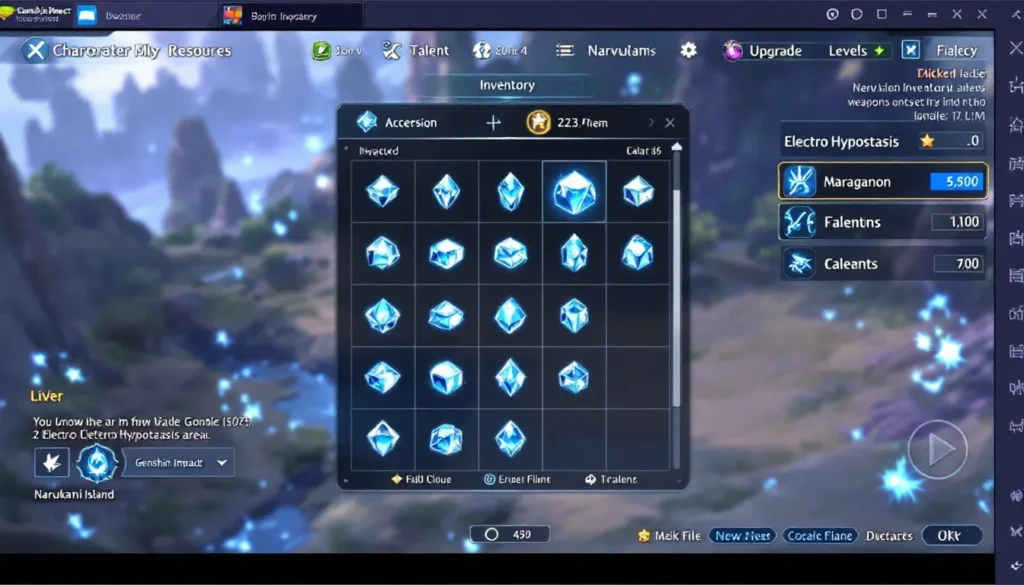Open the Narvulams menu
The height and width of the screenshot is (585, 1024).
[x=607, y=51]
